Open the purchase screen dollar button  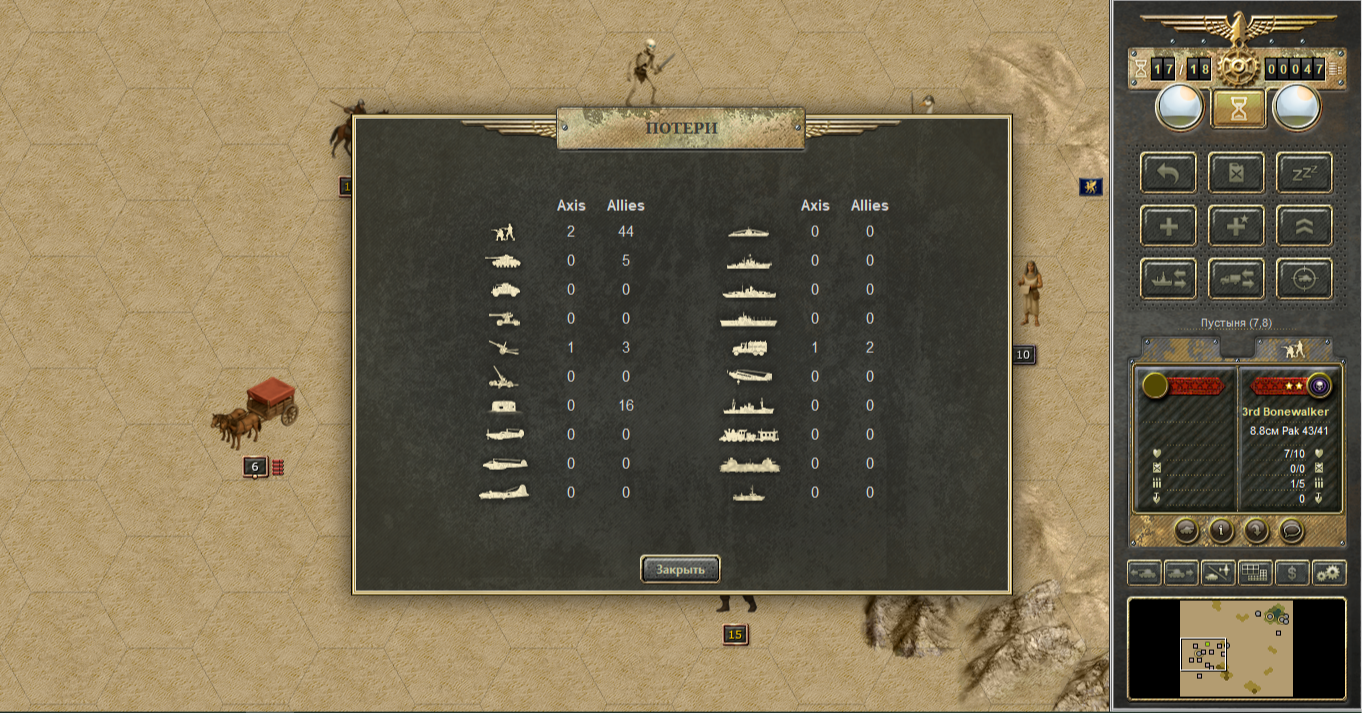click(x=1292, y=573)
